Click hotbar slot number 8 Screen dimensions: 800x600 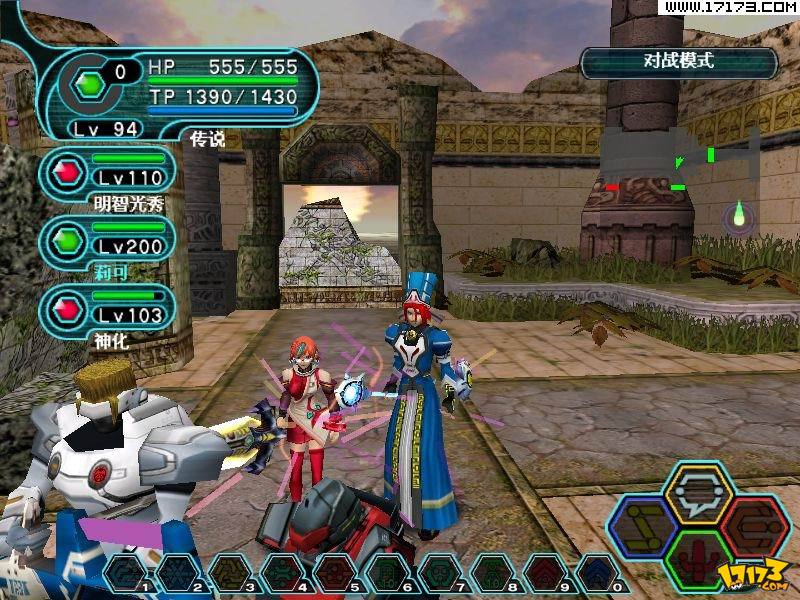point(491,574)
